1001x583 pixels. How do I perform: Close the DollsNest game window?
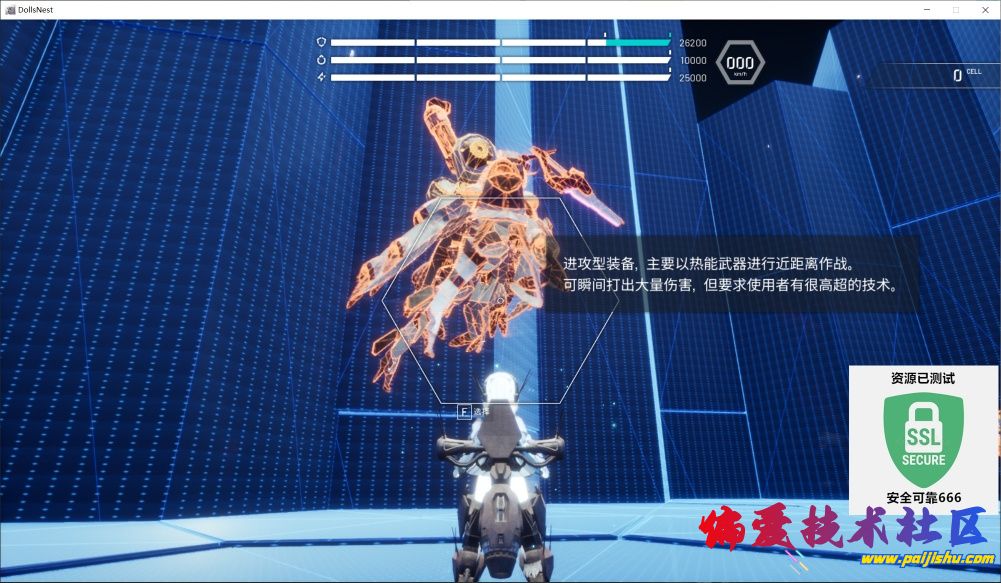coord(983,9)
